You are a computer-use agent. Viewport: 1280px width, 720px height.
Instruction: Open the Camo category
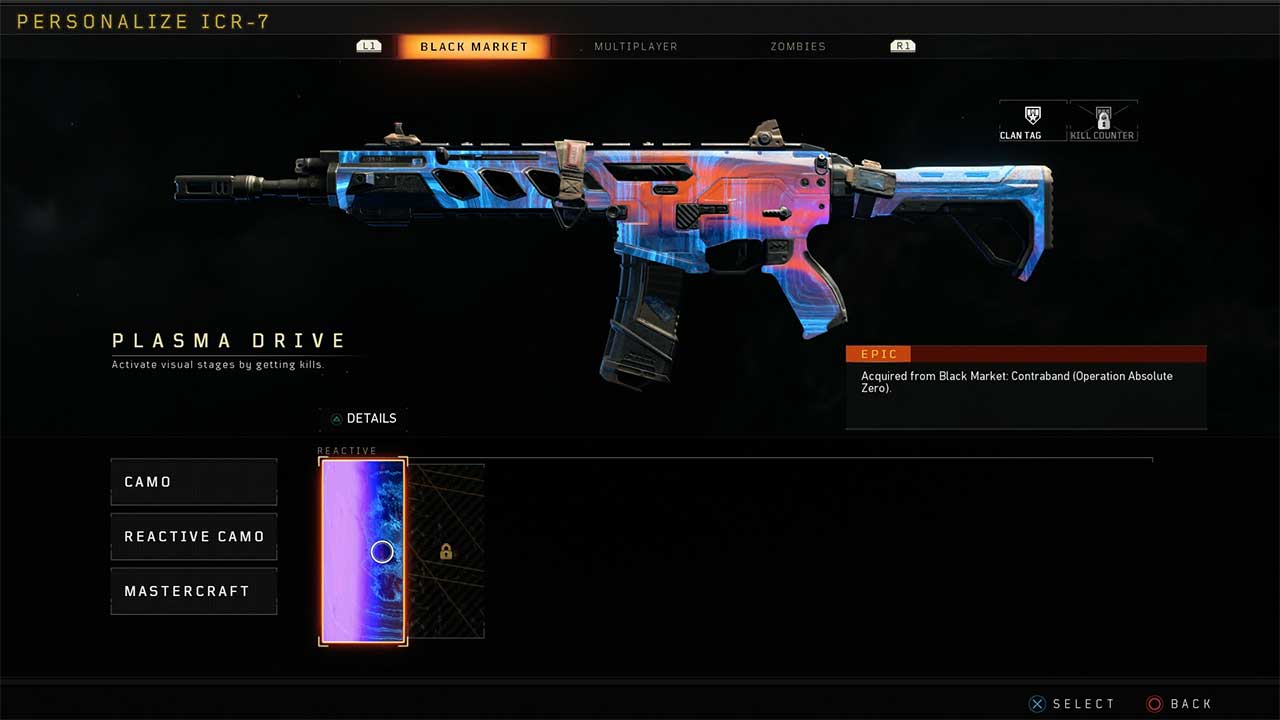point(194,482)
